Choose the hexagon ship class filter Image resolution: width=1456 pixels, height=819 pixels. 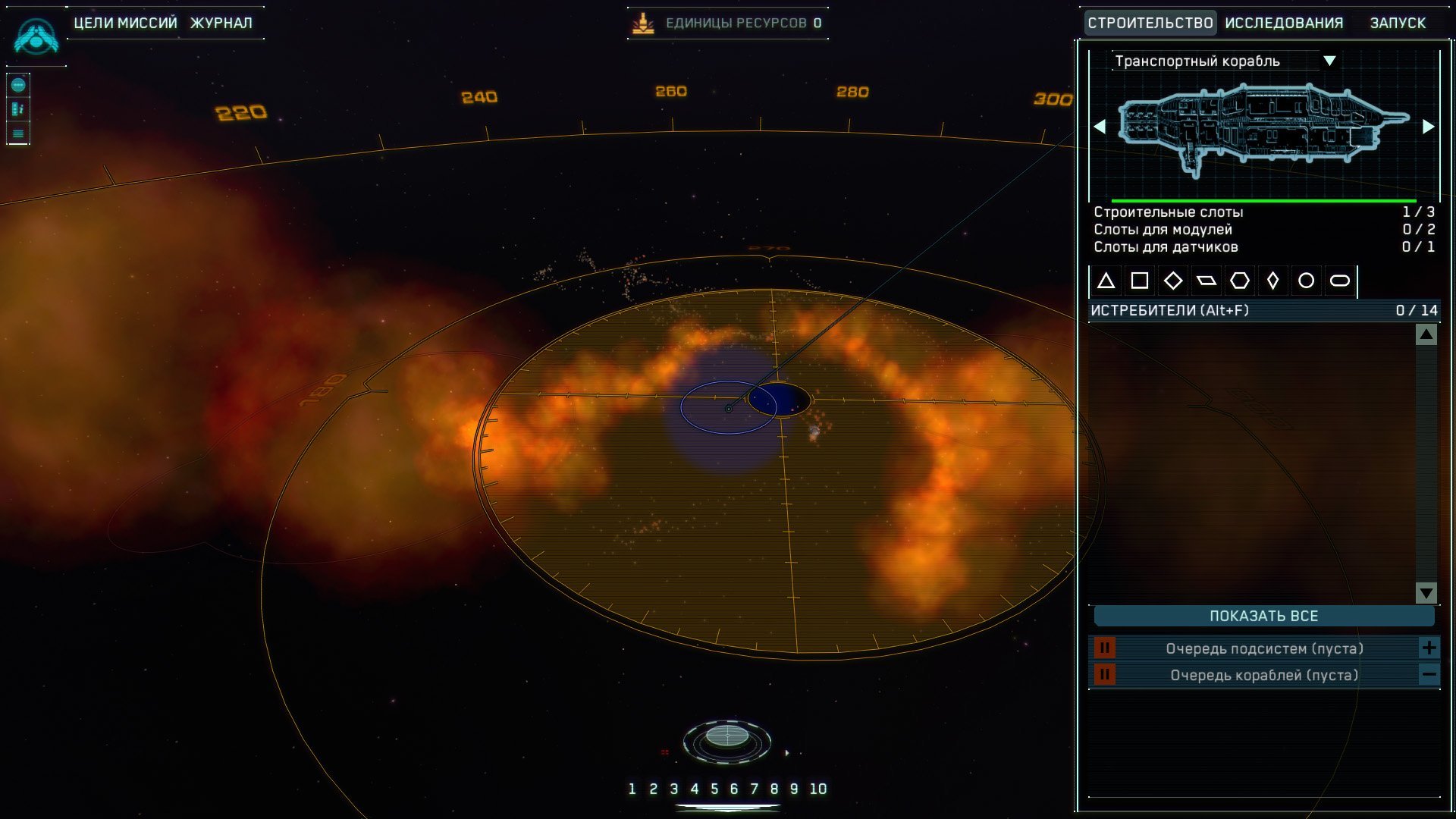tap(1239, 281)
